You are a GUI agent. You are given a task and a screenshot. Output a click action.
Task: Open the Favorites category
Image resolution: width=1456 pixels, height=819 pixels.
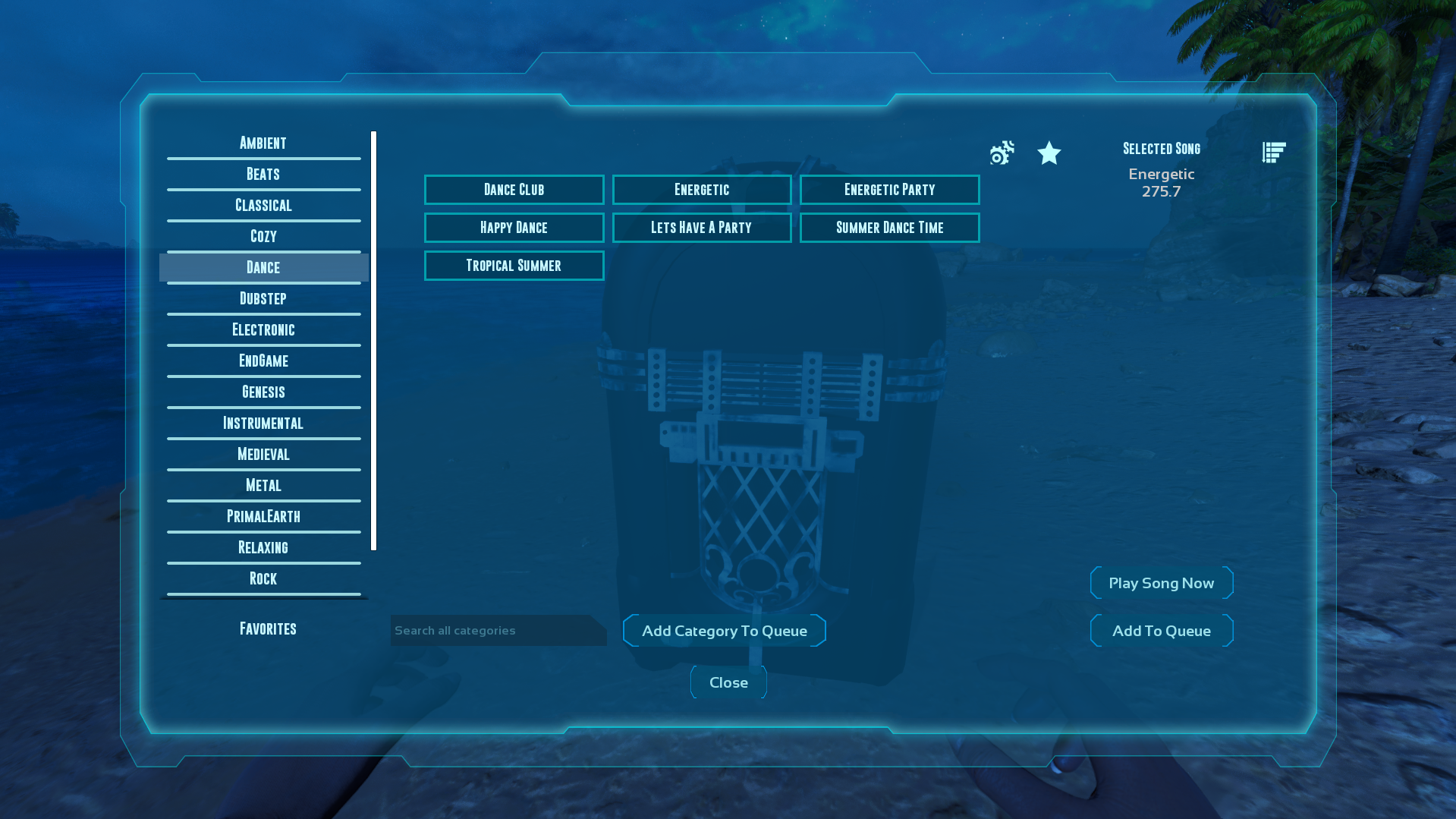pos(267,628)
